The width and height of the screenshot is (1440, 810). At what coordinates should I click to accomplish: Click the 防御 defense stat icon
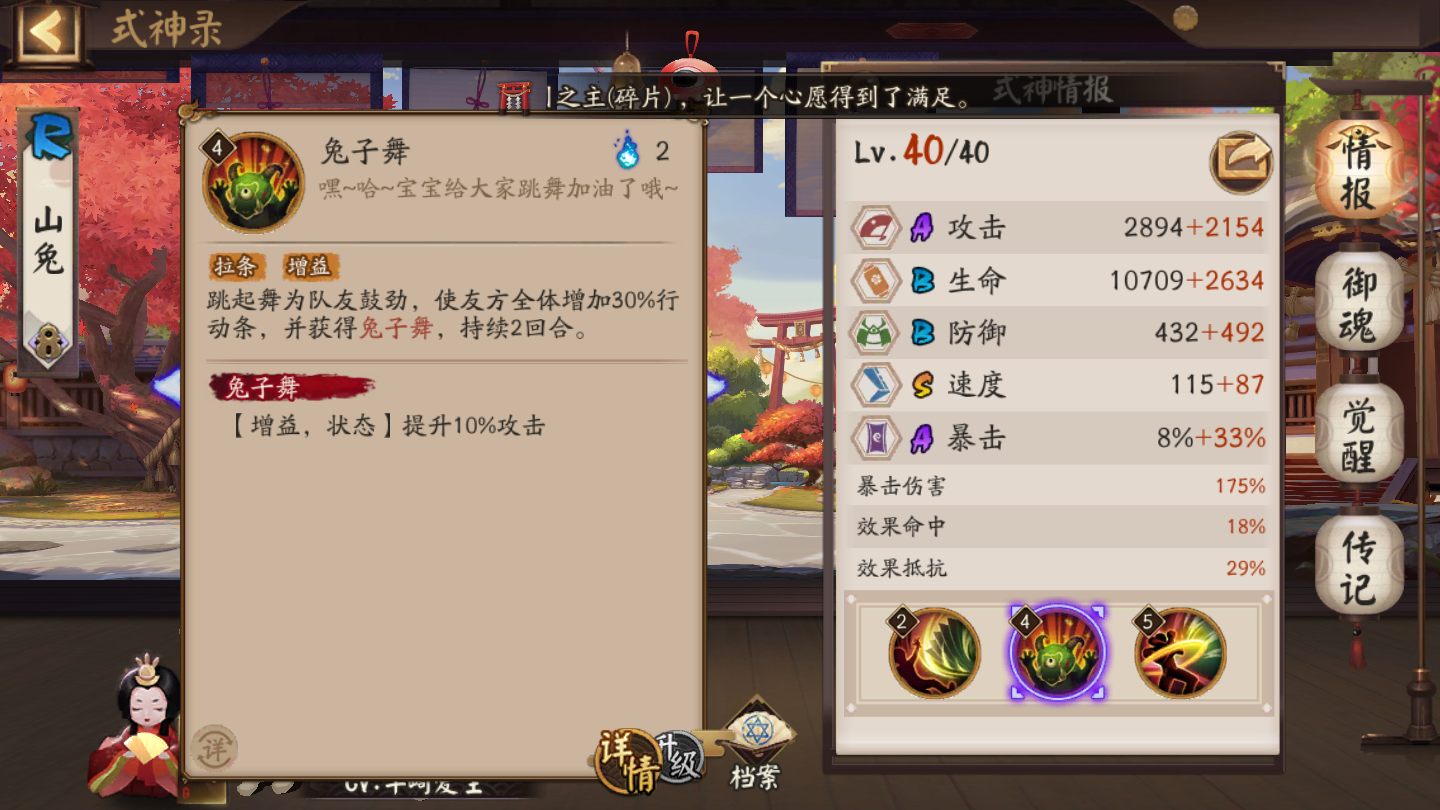(875, 332)
